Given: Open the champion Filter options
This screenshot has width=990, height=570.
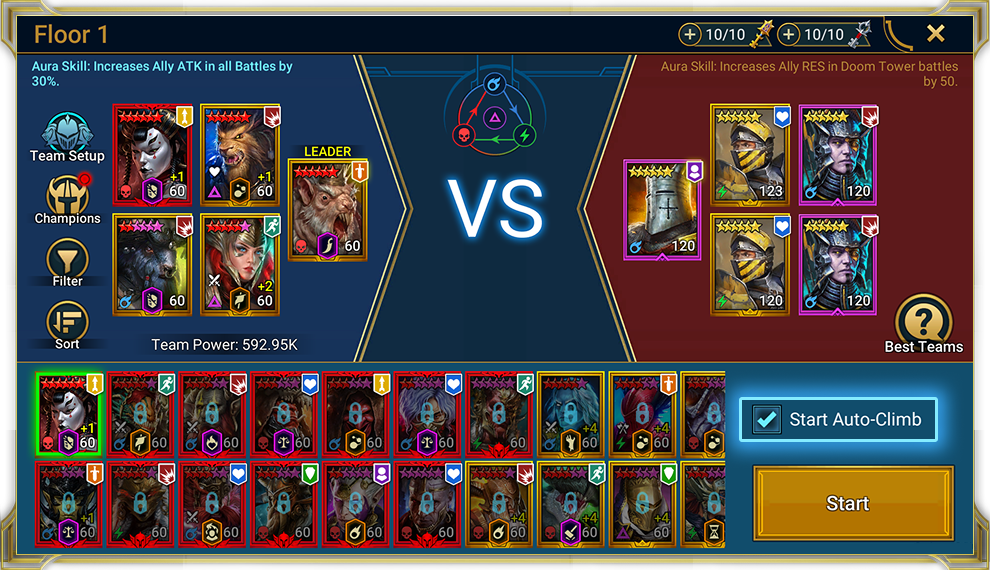Looking at the screenshot, I should point(68,262).
